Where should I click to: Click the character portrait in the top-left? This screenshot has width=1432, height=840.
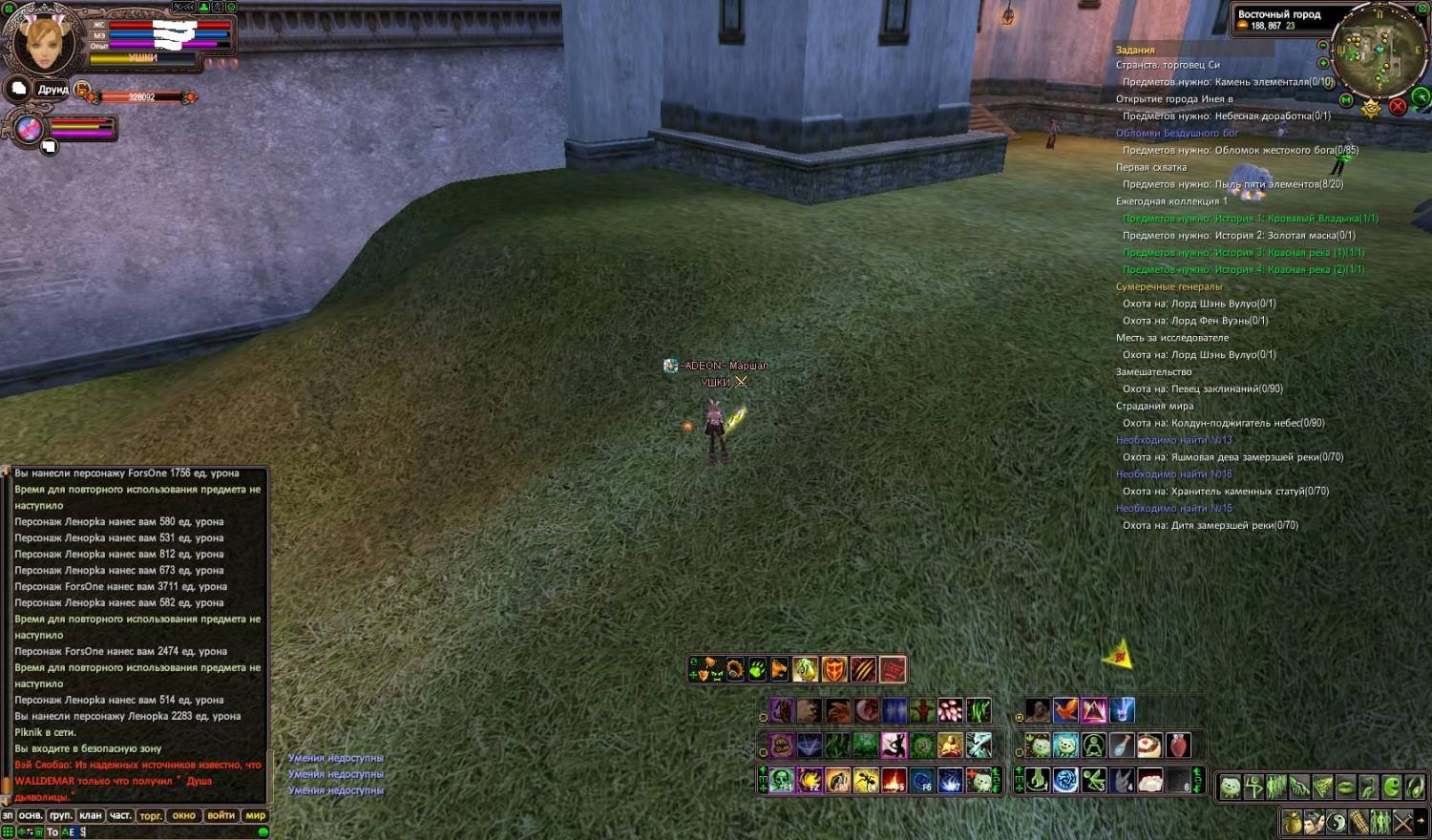pos(43,40)
